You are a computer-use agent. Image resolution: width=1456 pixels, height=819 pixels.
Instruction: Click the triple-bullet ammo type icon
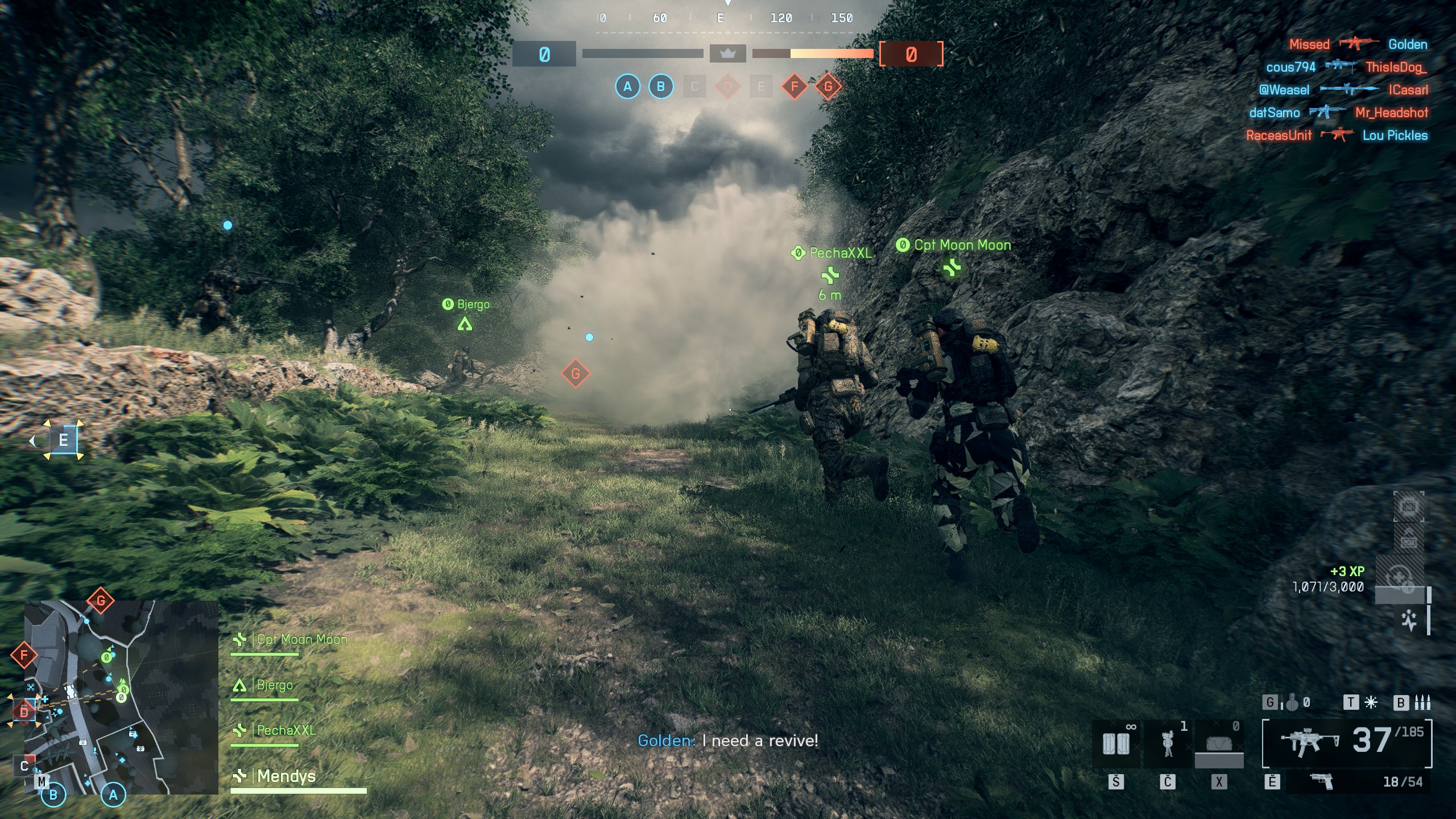[x=1422, y=704]
